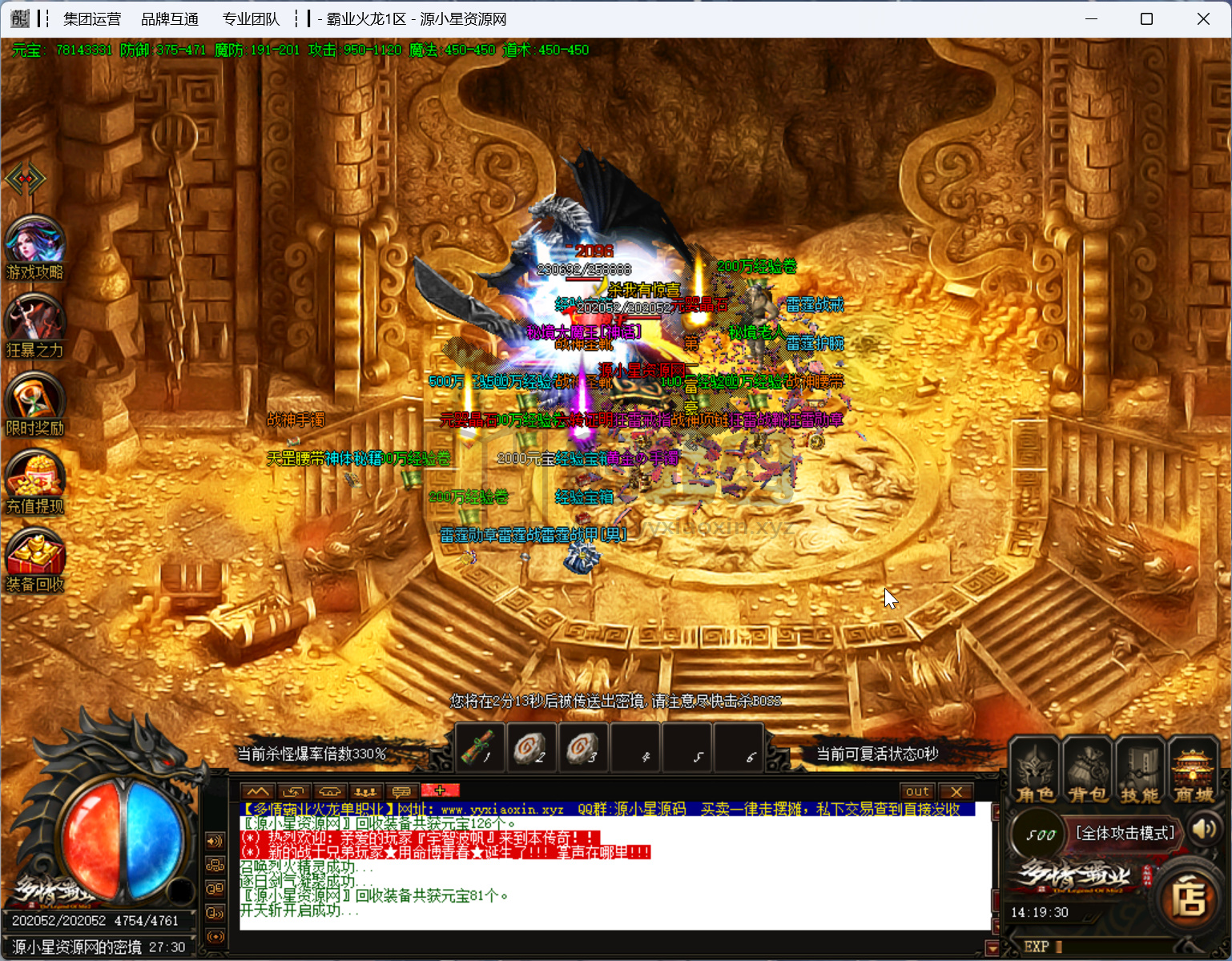Click the chat panel's out button
This screenshot has width=1232, height=961.
pyautogui.click(x=917, y=791)
